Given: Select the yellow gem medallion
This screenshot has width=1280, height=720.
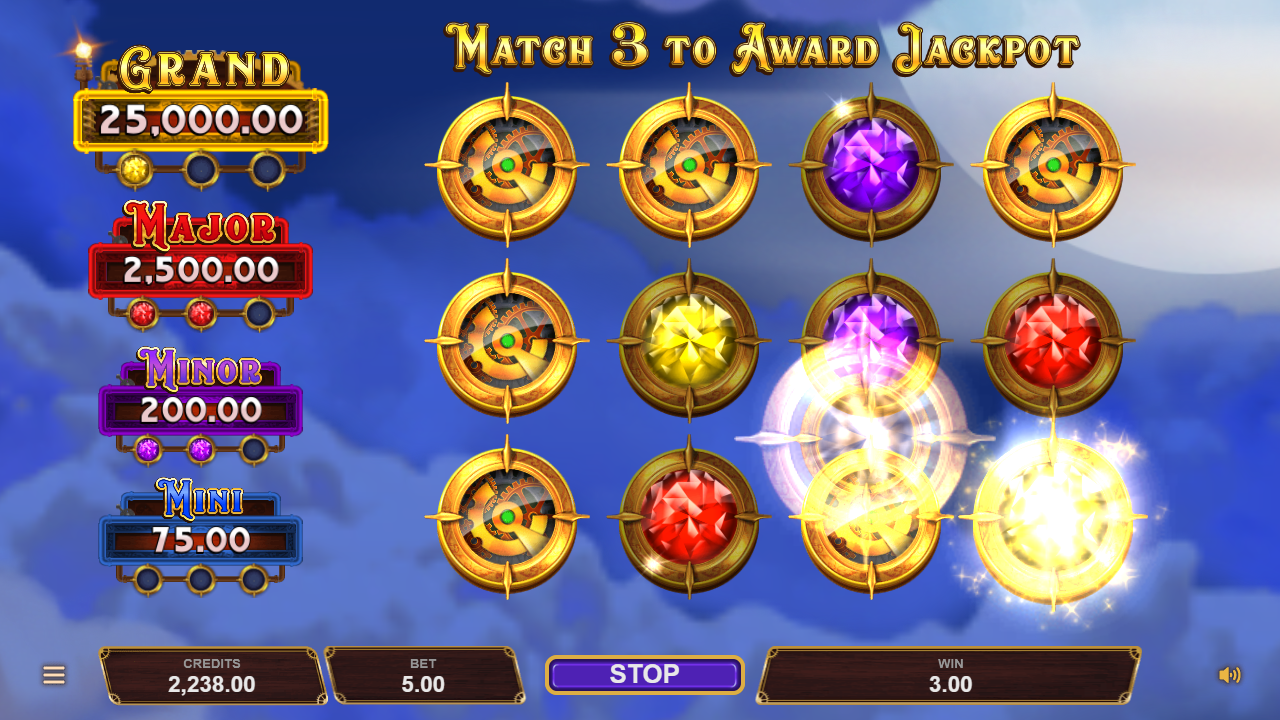Looking at the screenshot, I should [x=689, y=341].
